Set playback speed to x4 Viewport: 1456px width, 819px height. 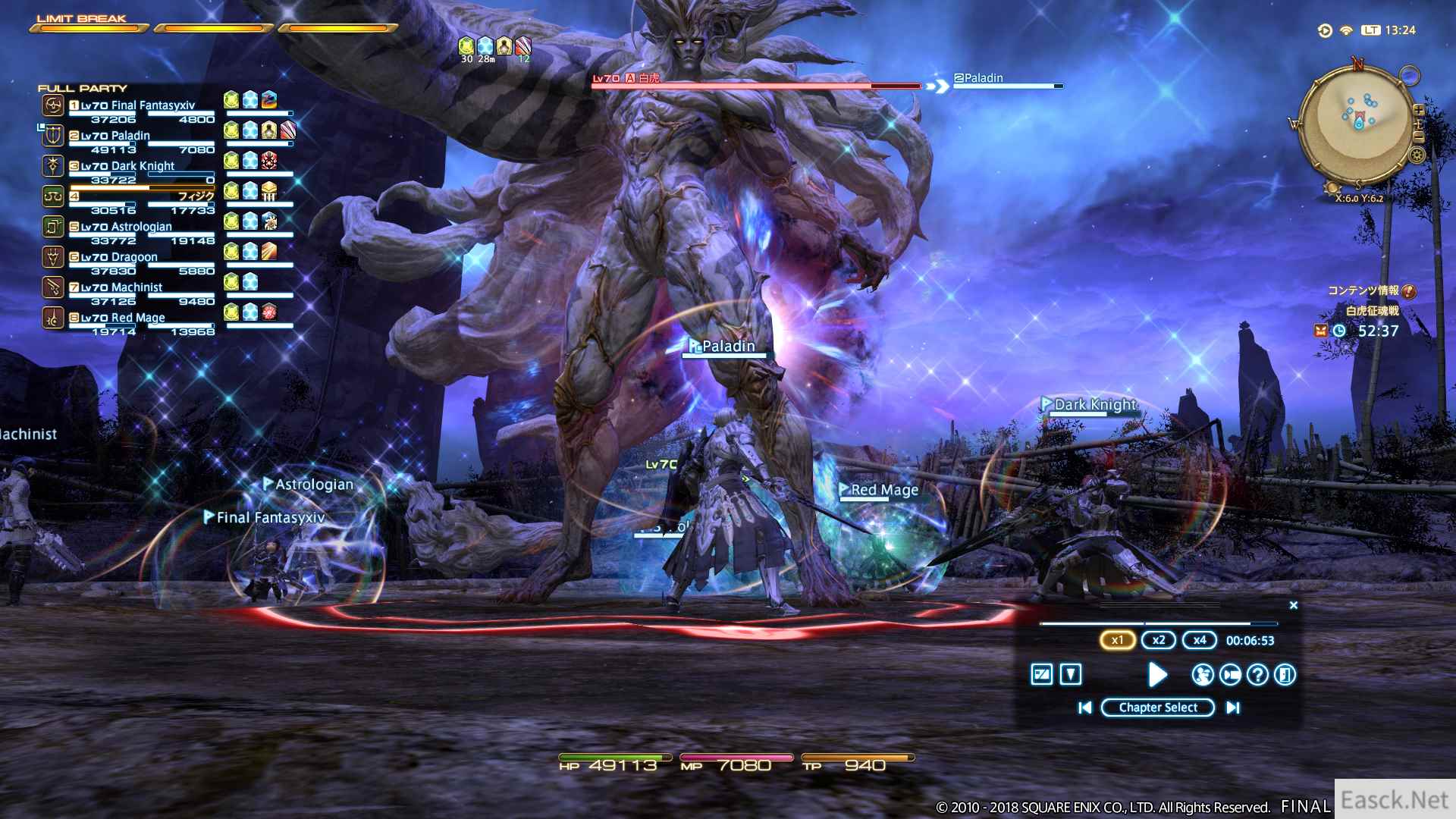pos(1199,640)
